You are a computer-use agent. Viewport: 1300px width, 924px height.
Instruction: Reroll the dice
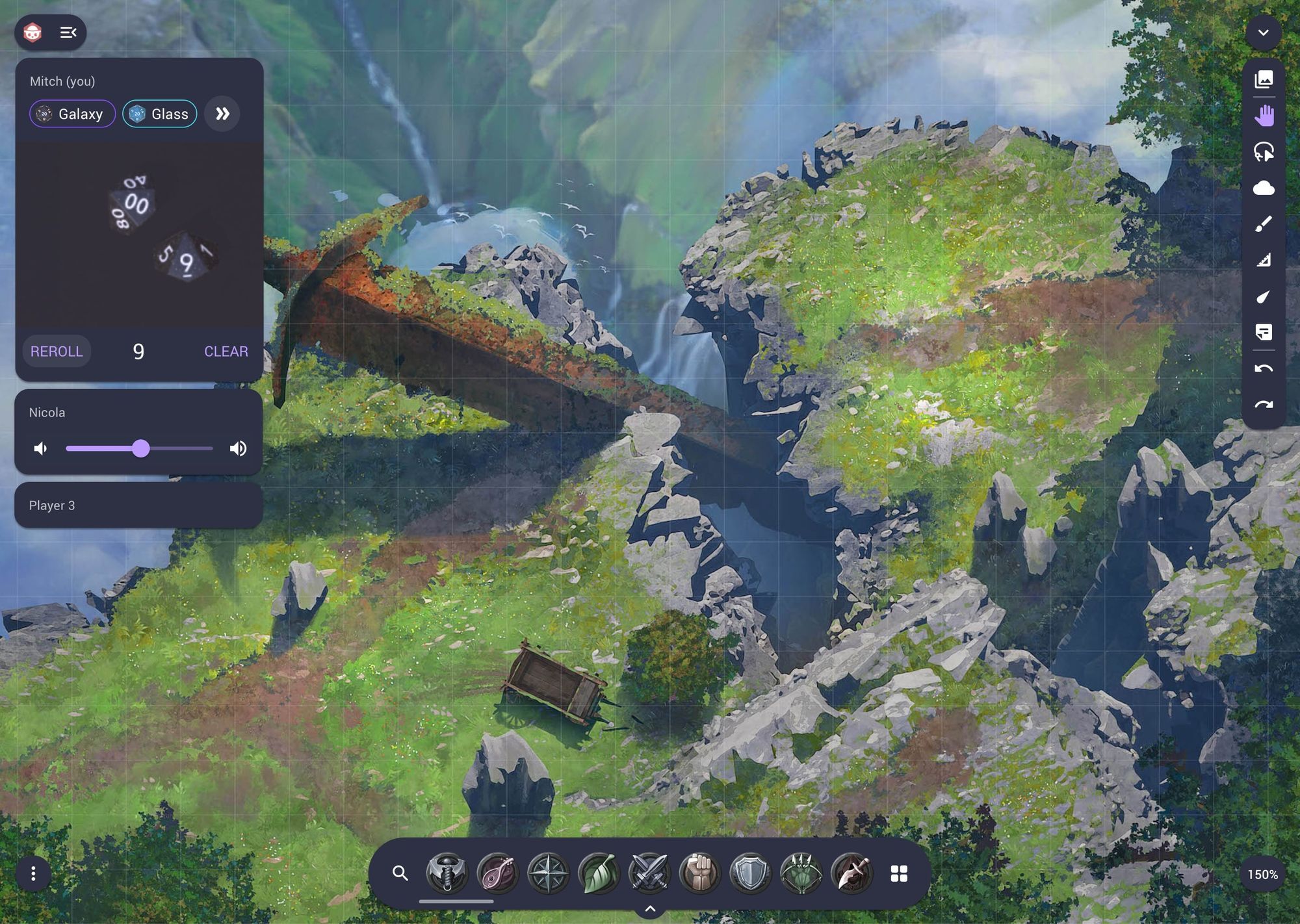point(57,351)
